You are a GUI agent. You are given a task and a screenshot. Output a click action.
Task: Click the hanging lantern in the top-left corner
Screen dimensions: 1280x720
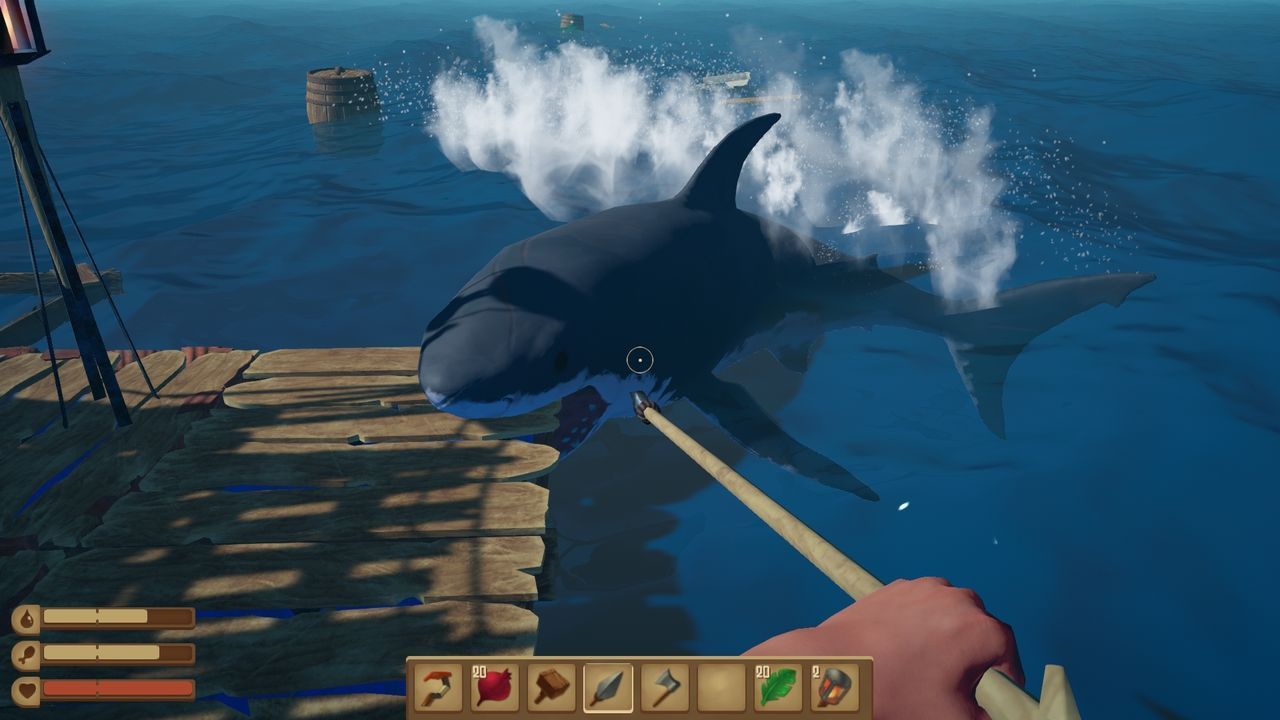(18, 30)
